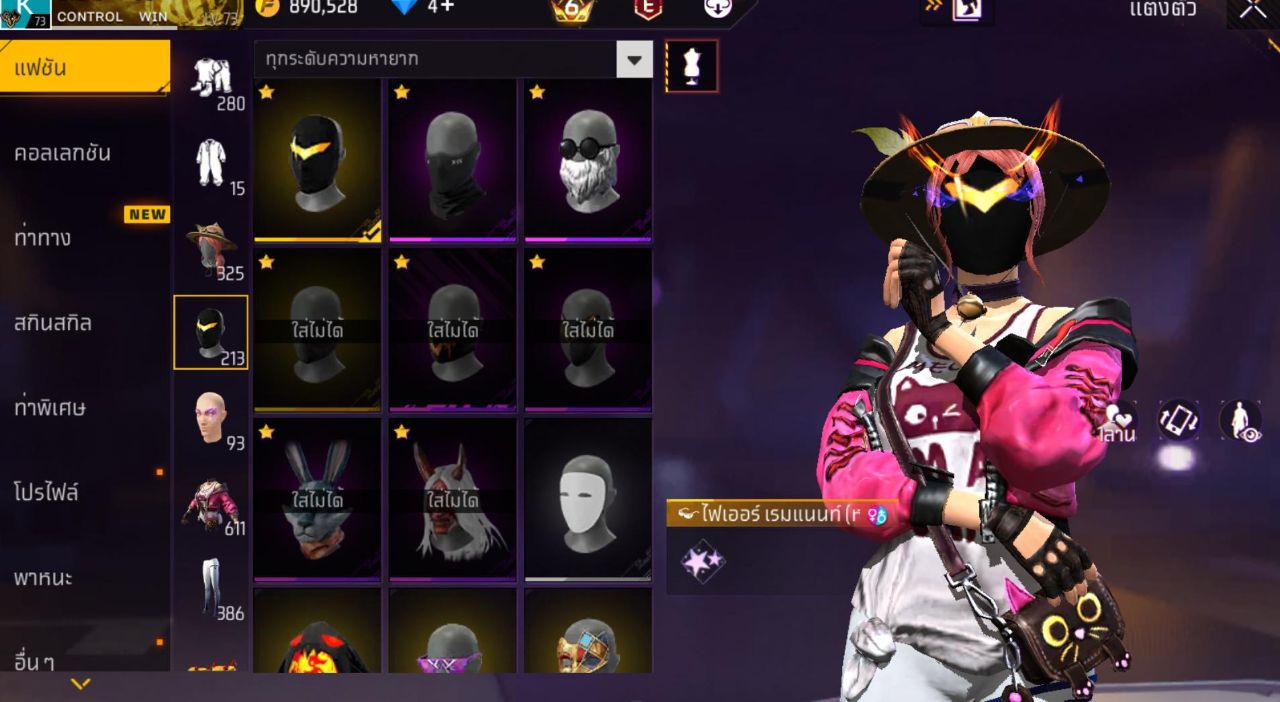This screenshot has height=702, width=1280.
Task: Toggle the character visibility eye icon
Action: point(1240,420)
